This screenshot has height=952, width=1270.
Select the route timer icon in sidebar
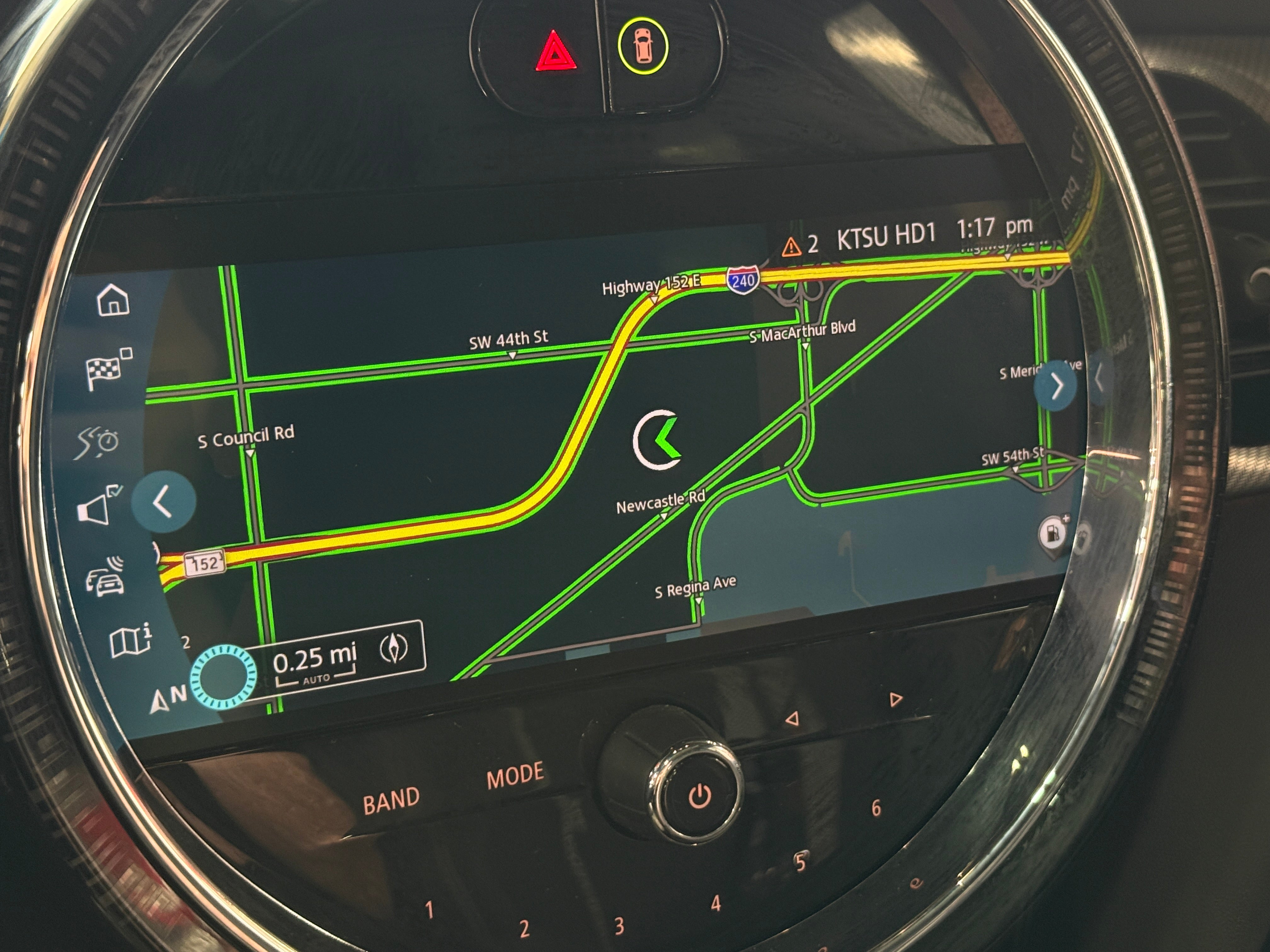click(98, 441)
